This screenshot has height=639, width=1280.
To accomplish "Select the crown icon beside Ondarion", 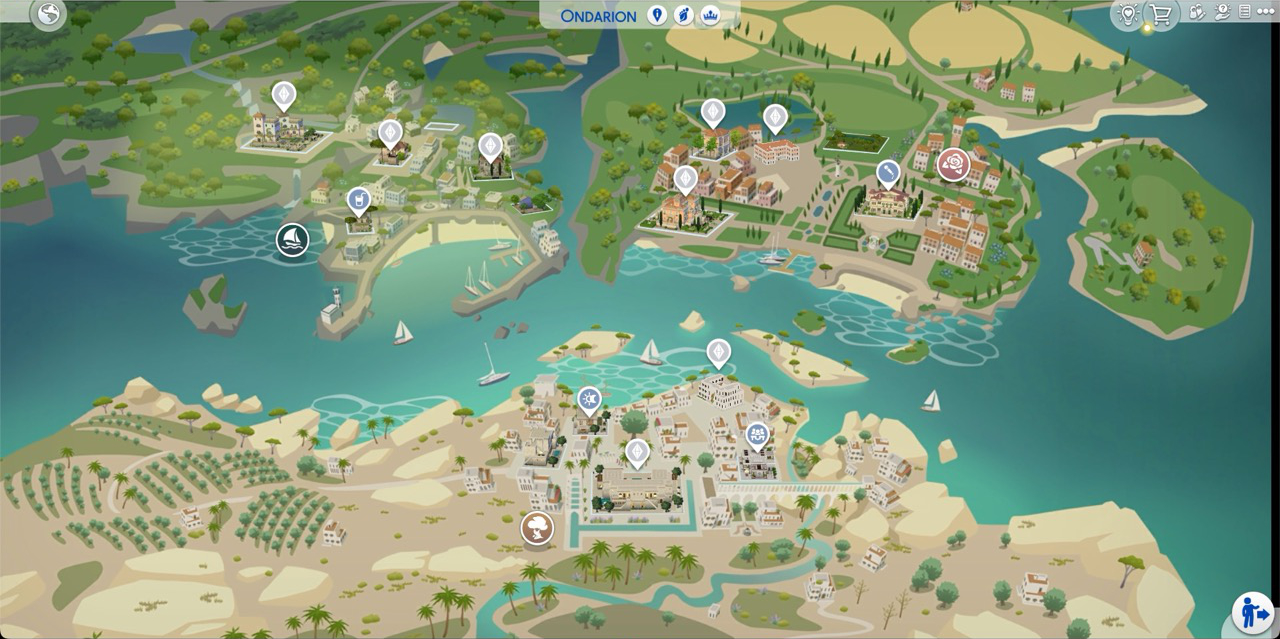I will pos(711,15).
